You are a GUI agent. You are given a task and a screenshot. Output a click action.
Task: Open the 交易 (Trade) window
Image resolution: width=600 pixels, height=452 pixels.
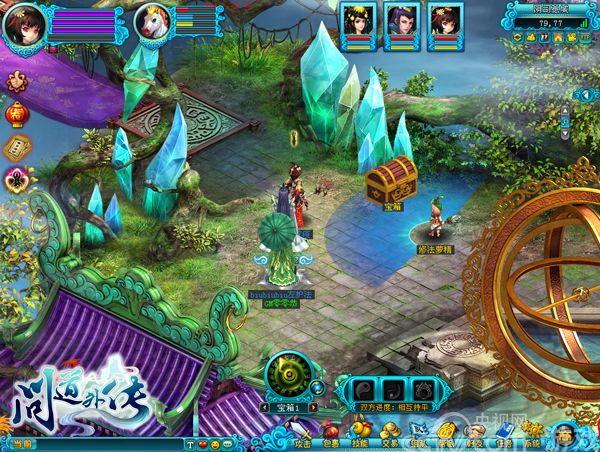[x=390, y=435]
